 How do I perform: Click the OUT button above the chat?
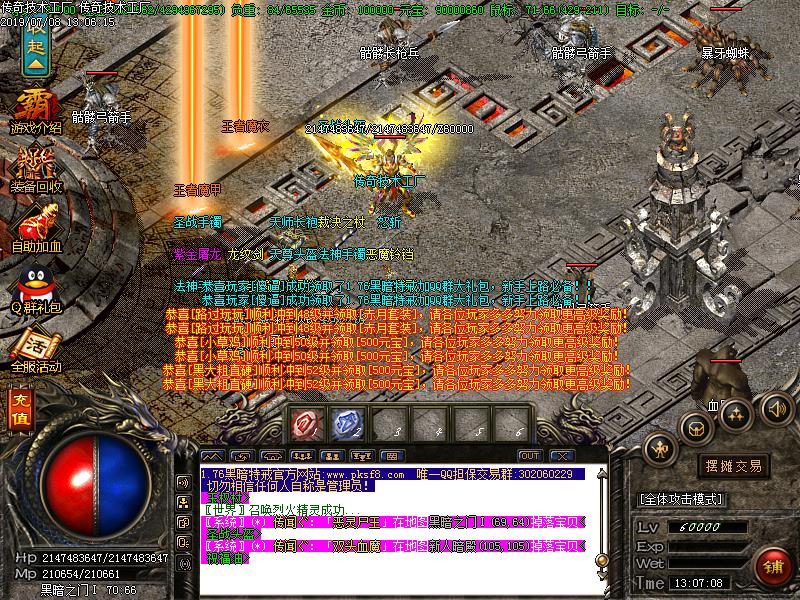530,456
